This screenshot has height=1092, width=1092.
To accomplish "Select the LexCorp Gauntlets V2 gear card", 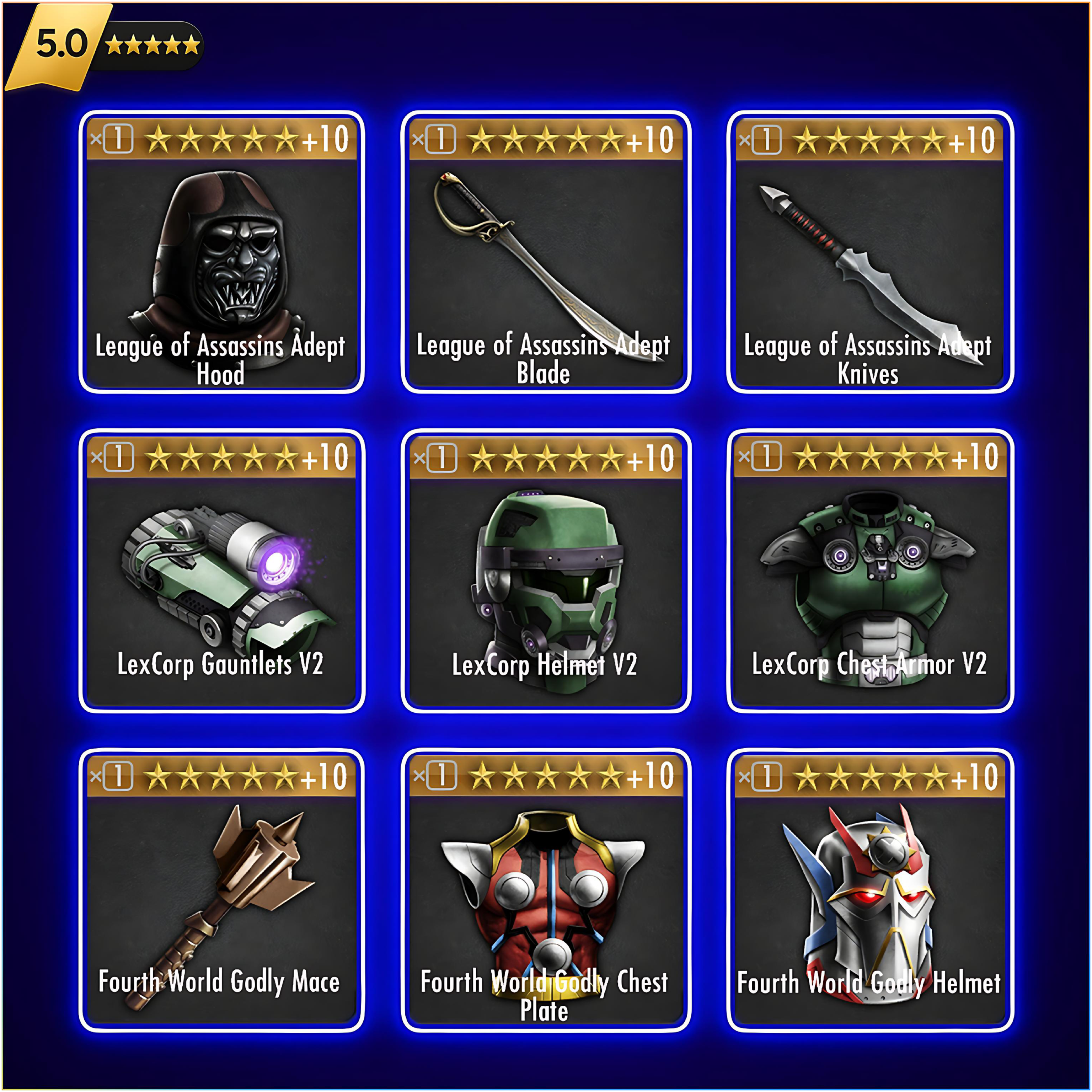I will 221,571.
